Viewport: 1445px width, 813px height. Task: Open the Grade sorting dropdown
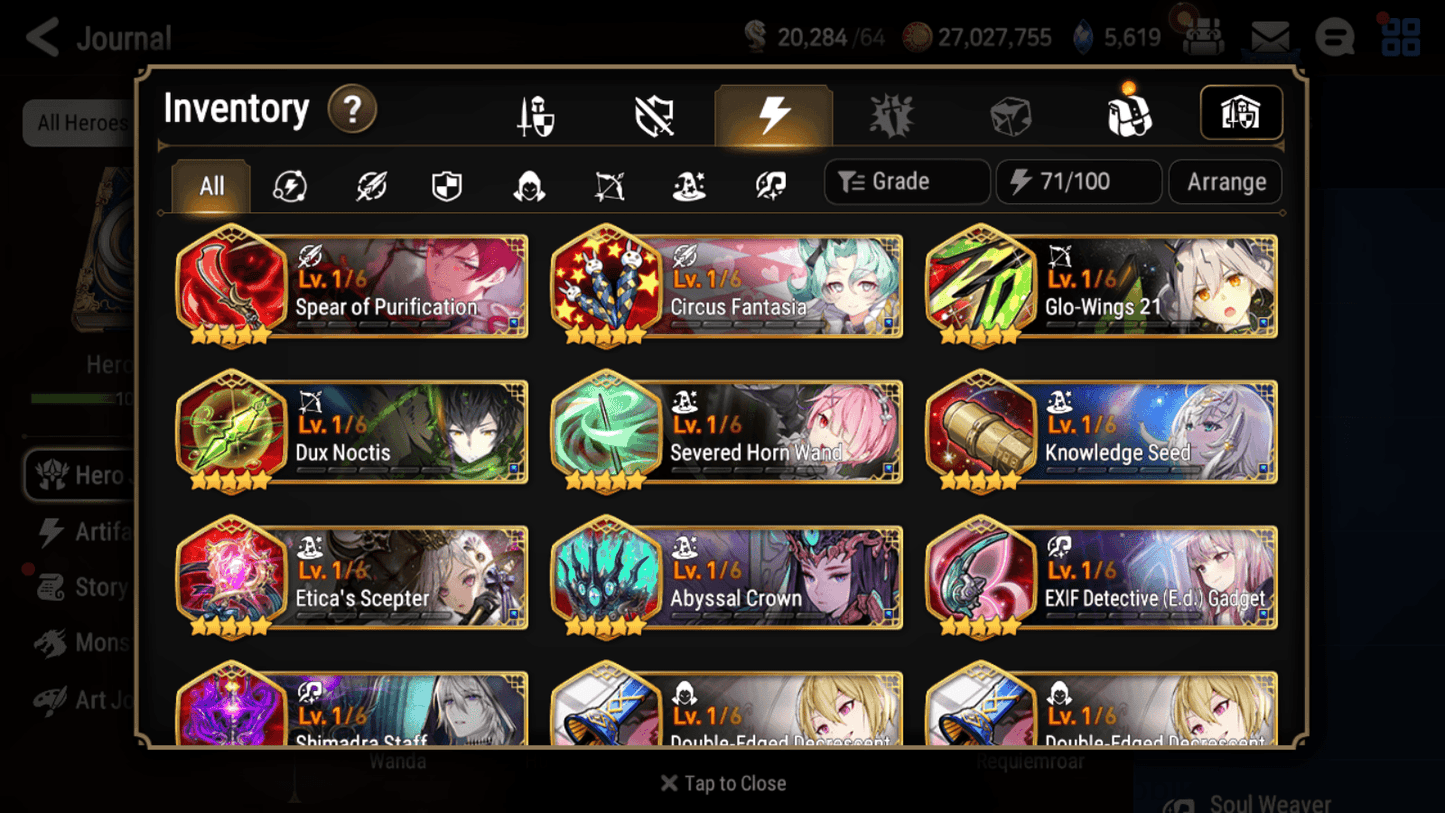(906, 181)
